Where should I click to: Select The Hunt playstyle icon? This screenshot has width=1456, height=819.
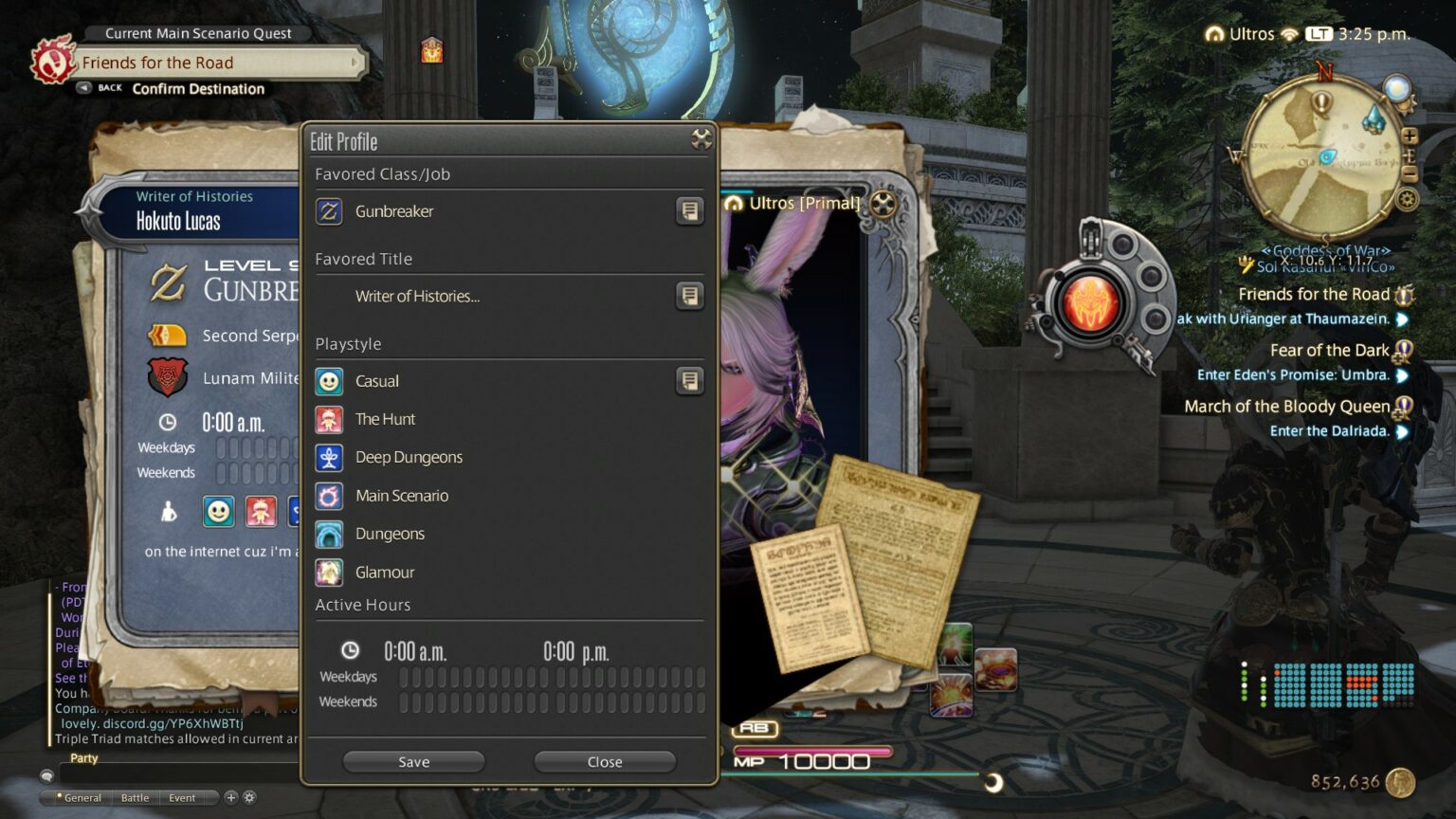tap(329, 419)
